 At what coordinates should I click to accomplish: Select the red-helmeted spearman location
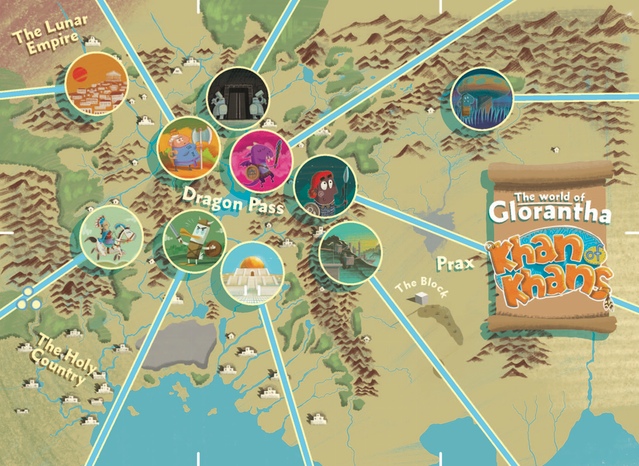[x=325, y=185]
